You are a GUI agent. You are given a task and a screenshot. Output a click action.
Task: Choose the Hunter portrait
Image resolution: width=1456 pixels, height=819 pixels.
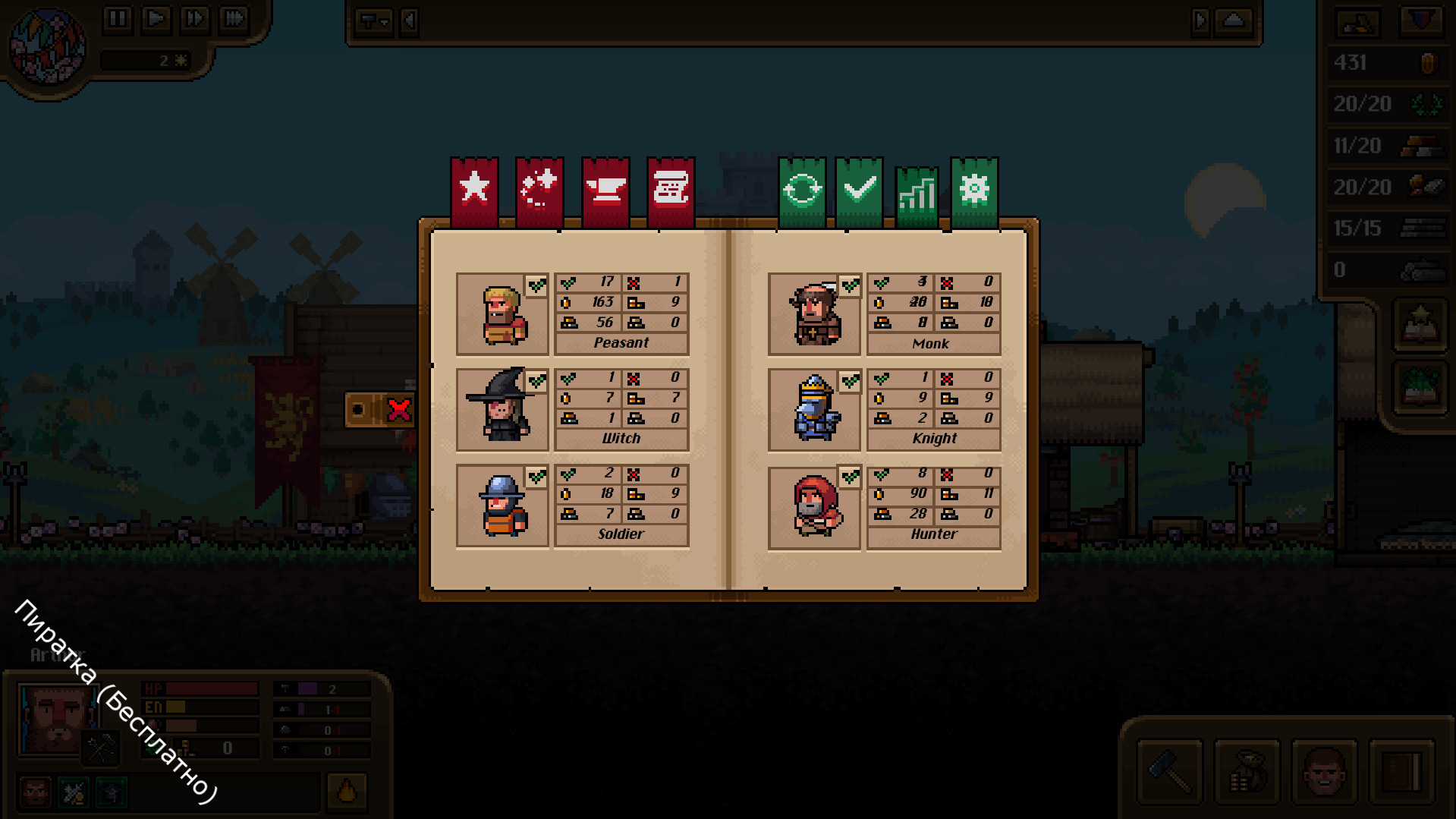pyautogui.click(x=814, y=507)
